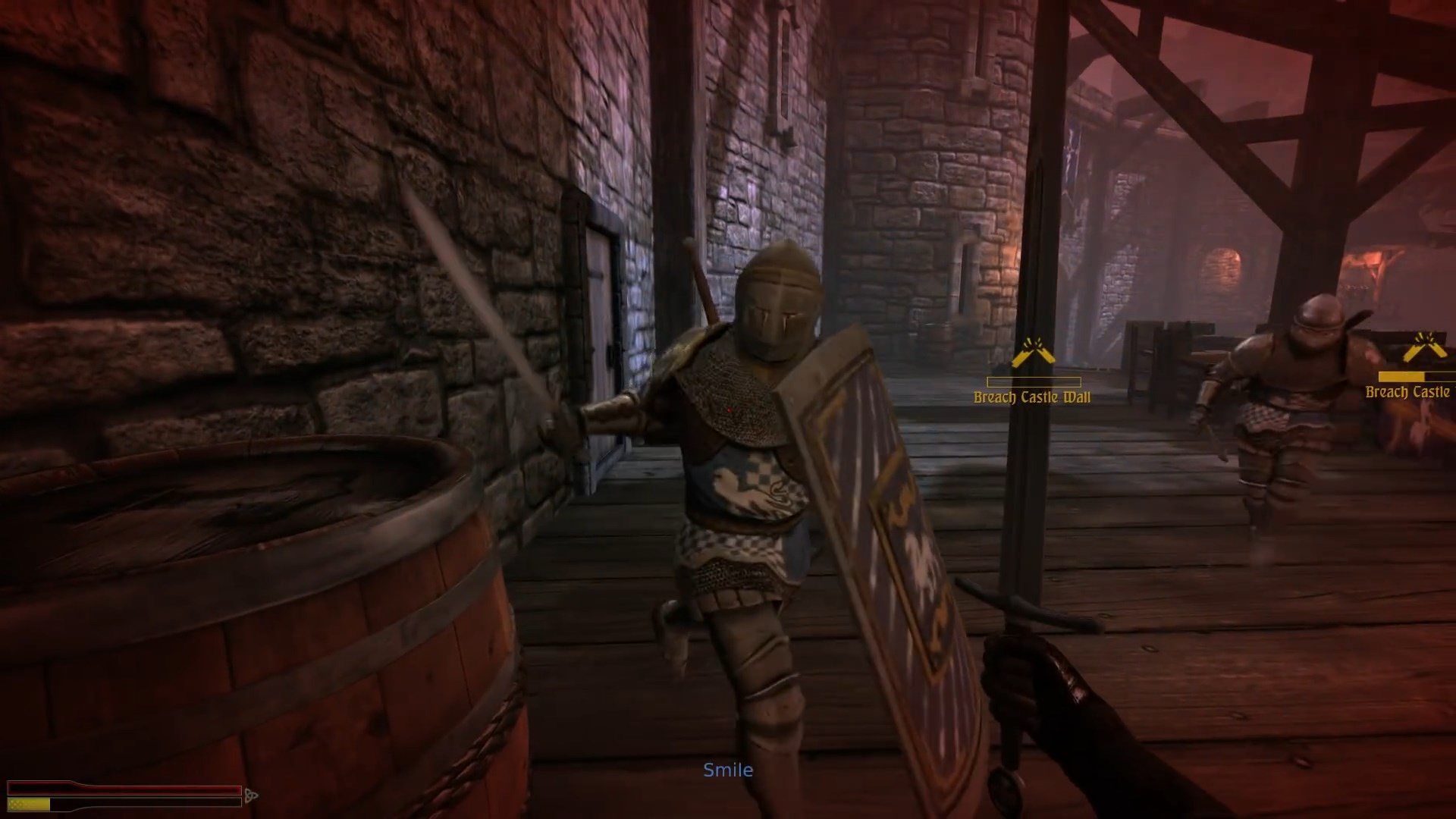Click the empty objective progress bar outline
Image resolution: width=1456 pixels, height=819 pixels.
(x=1034, y=383)
